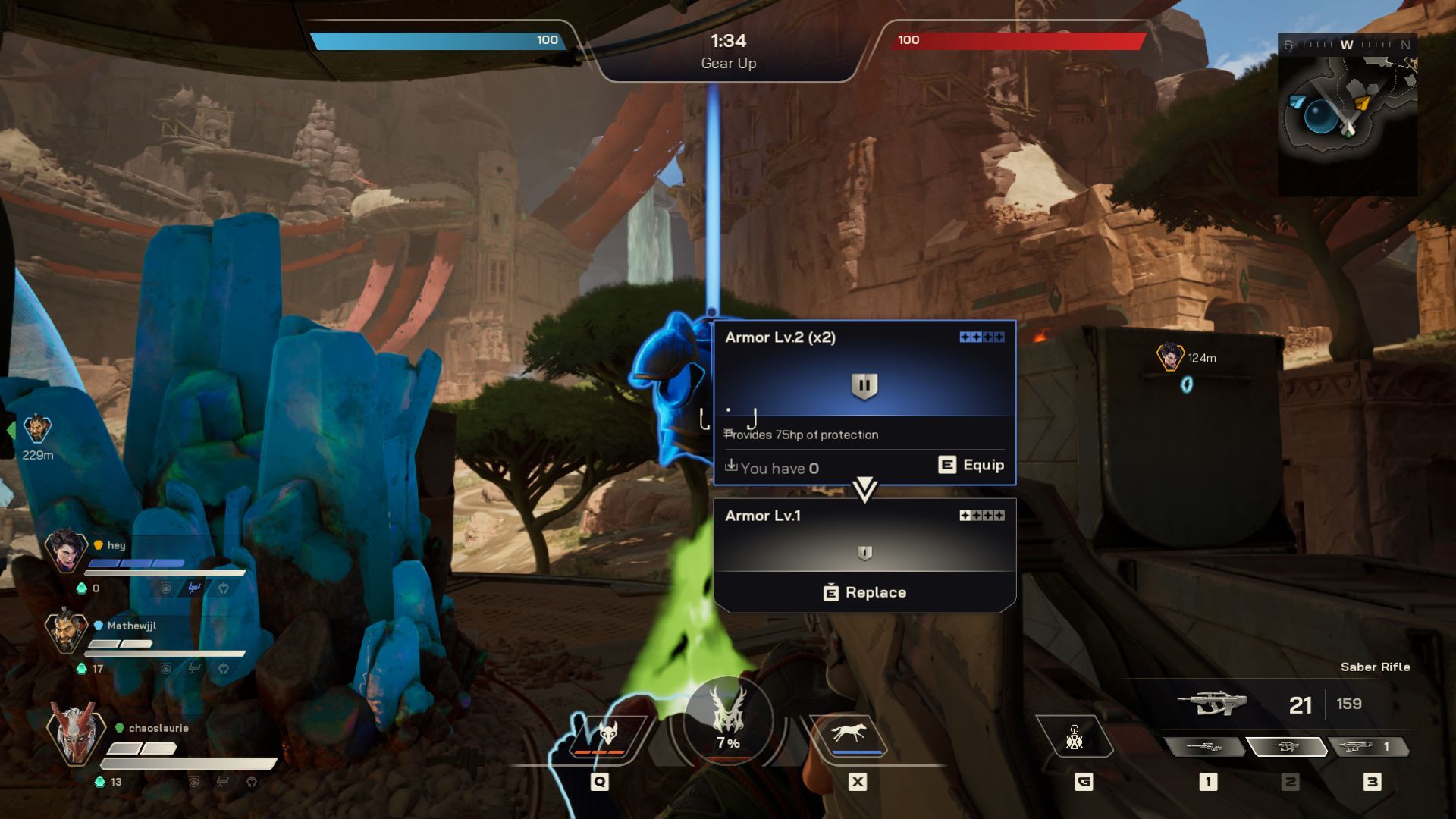
Task: Select the equipped Saber Rifle slot
Action: tap(1286, 747)
